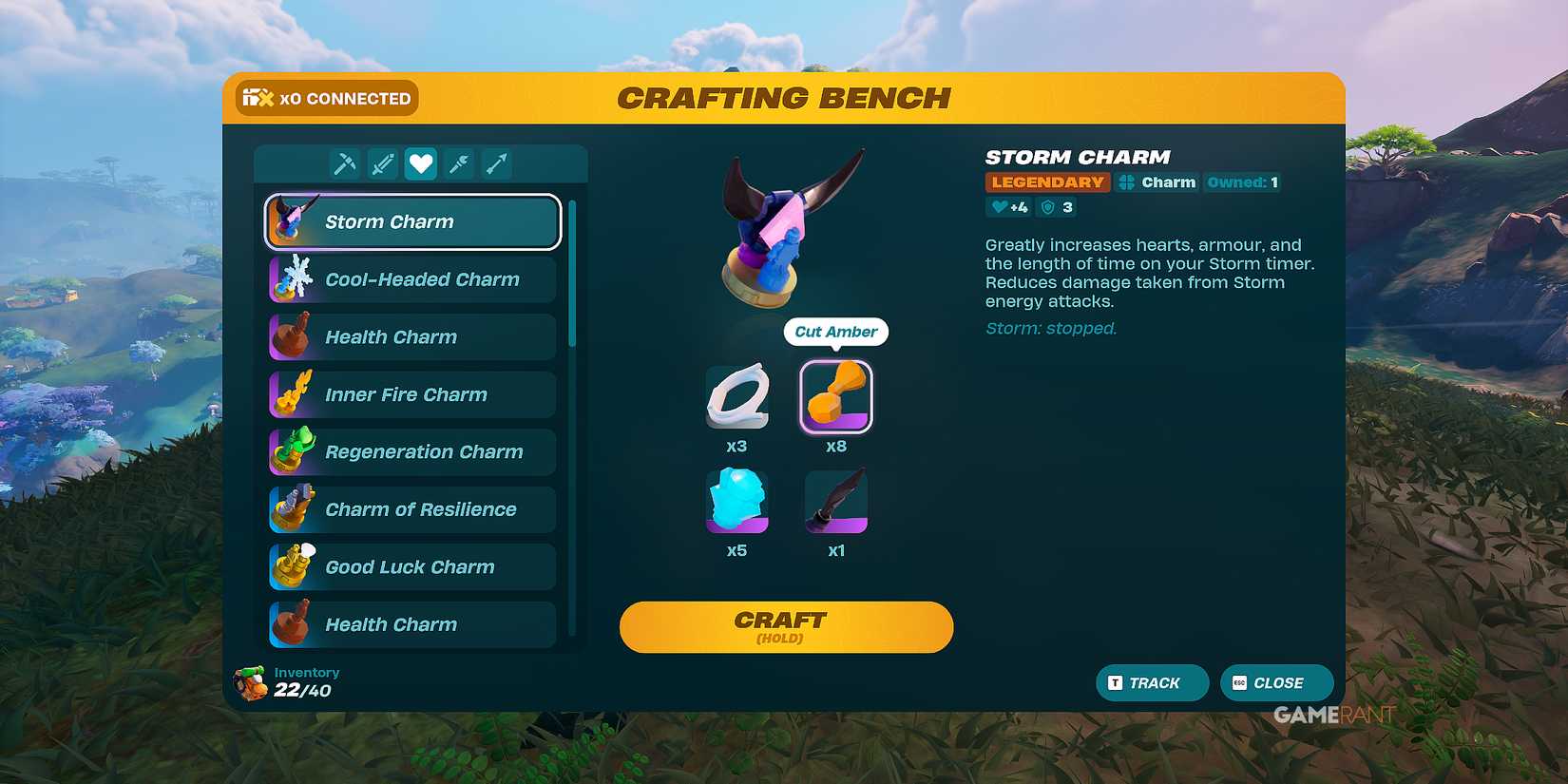This screenshot has width=1568, height=784.
Task: Select the blue crystal ingredient requiring x5
Action: pyautogui.click(x=738, y=501)
